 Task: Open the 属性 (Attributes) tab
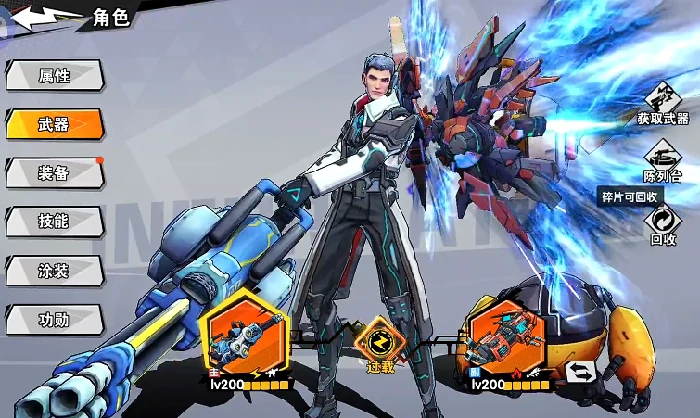(x=54, y=76)
